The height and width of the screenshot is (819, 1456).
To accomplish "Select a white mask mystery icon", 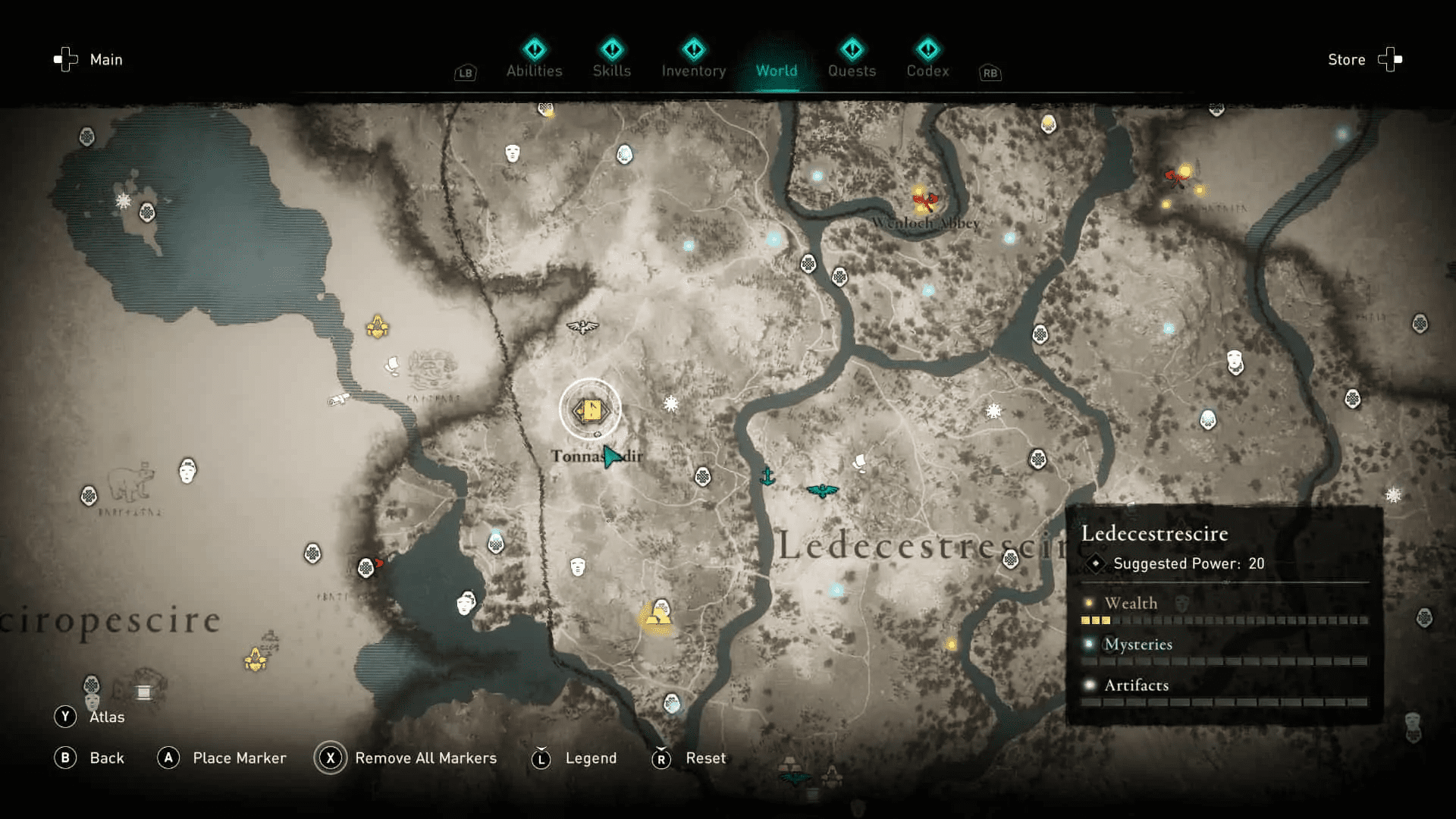I will coord(578,568).
